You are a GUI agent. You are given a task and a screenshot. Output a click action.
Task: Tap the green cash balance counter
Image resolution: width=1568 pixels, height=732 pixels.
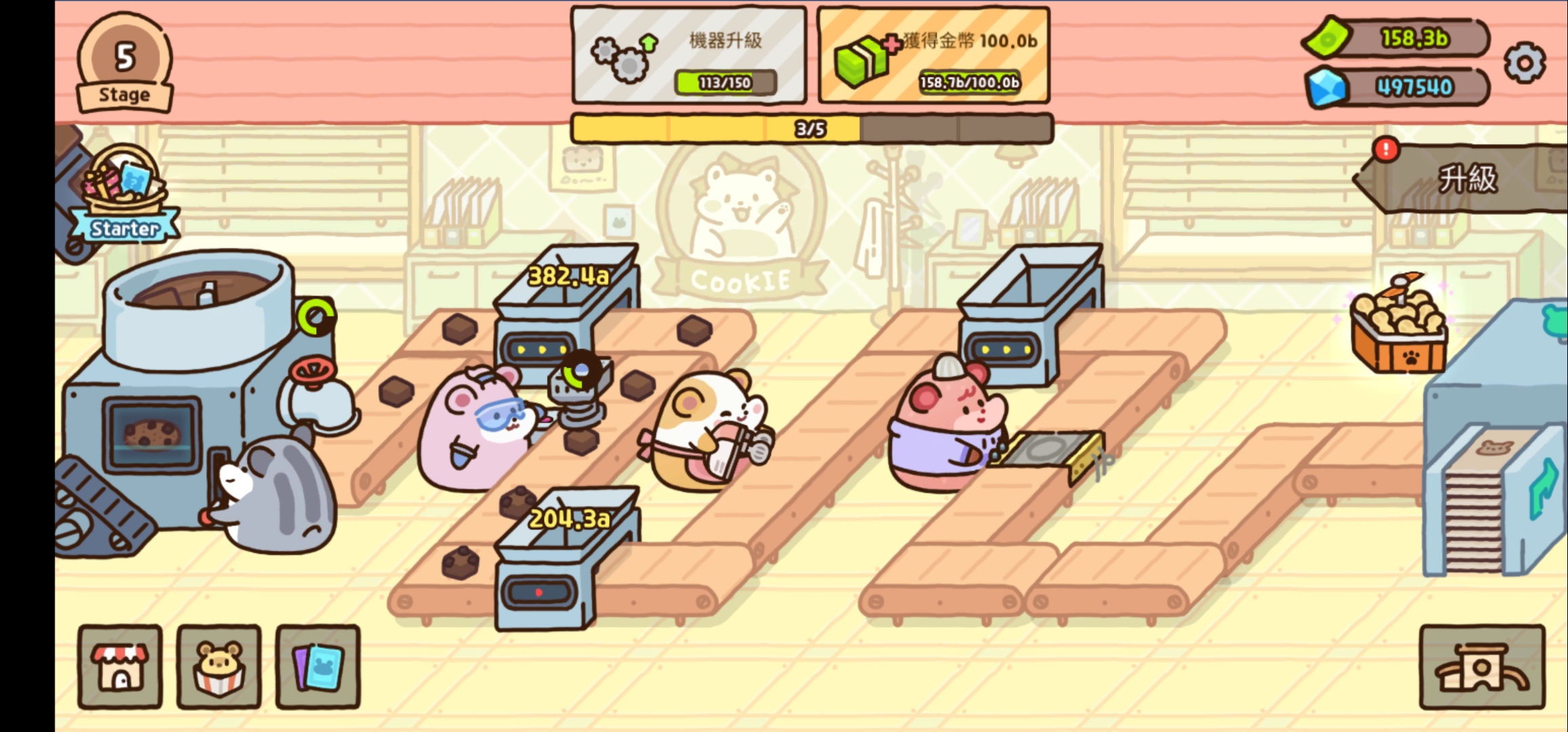[x=1397, y=38]
